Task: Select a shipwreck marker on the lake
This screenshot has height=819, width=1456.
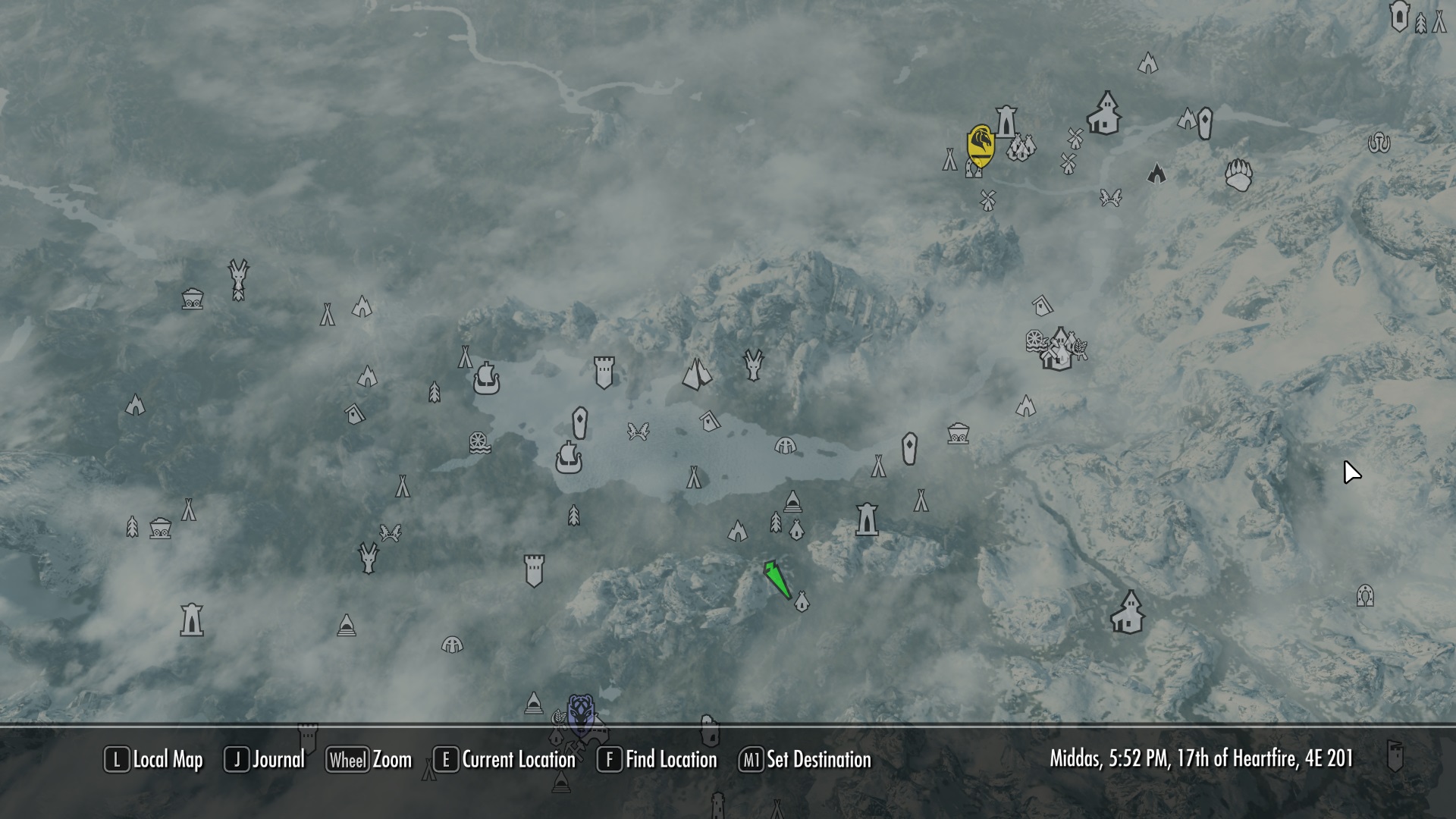Action: coord(570,459)
